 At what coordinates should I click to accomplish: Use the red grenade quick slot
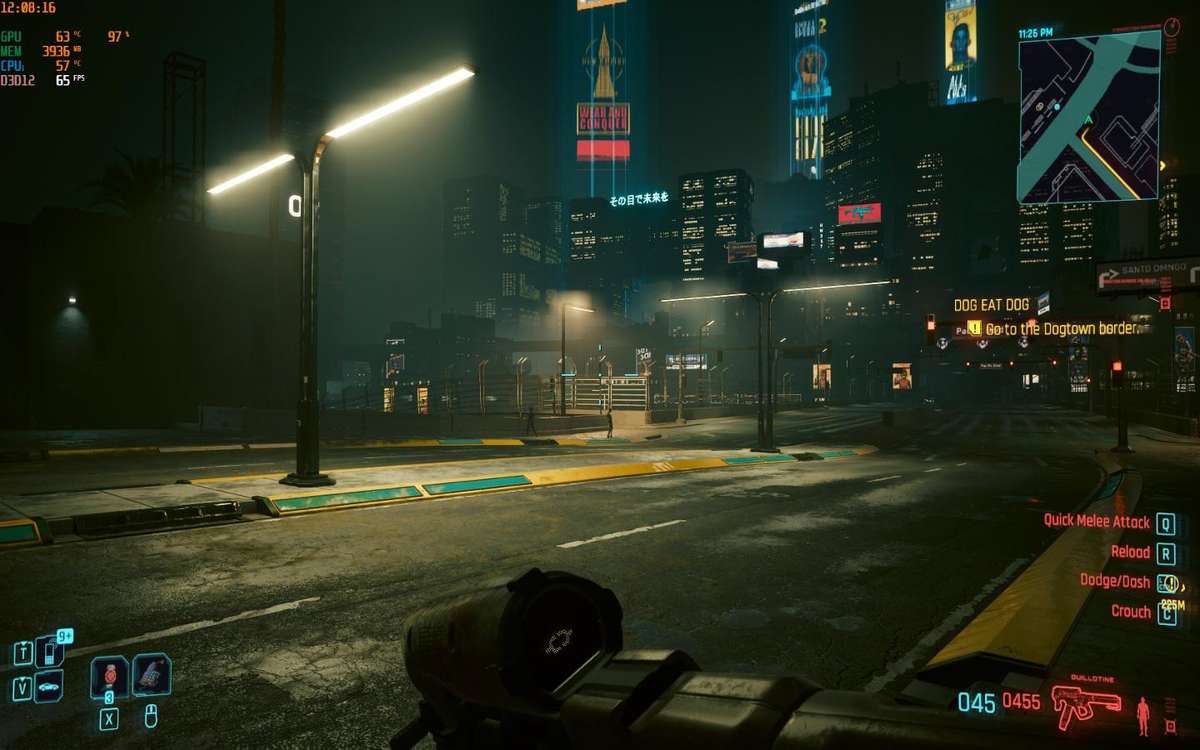click(x=109, y=677)
